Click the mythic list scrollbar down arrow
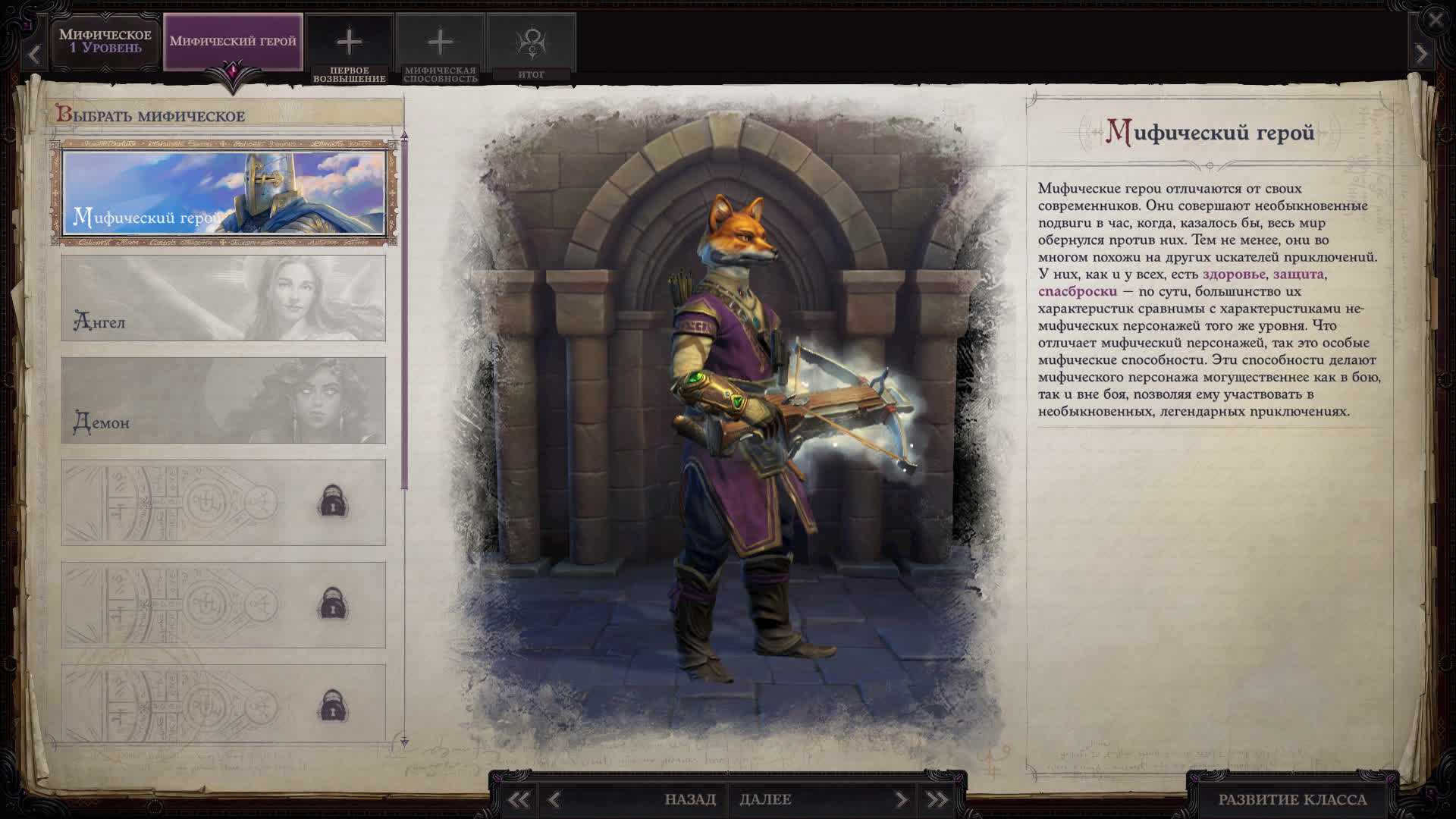This screenshot has height=819, width=1456. (x=404, y=742)
